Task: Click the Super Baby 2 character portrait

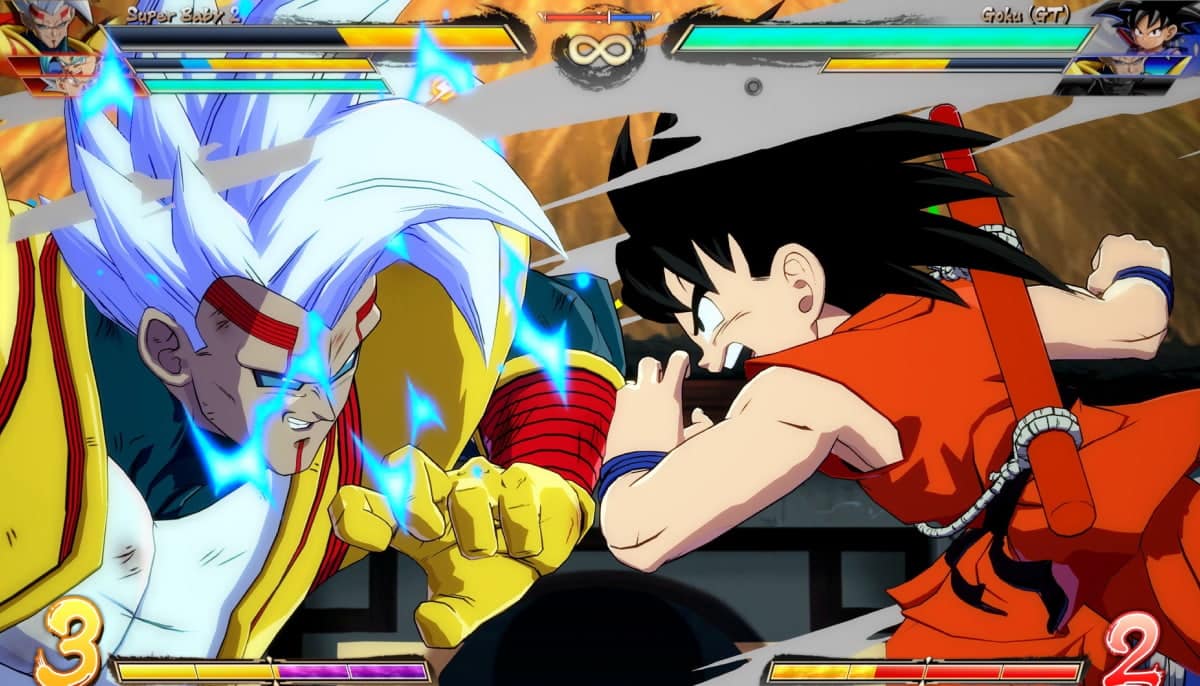Action: 48,24
